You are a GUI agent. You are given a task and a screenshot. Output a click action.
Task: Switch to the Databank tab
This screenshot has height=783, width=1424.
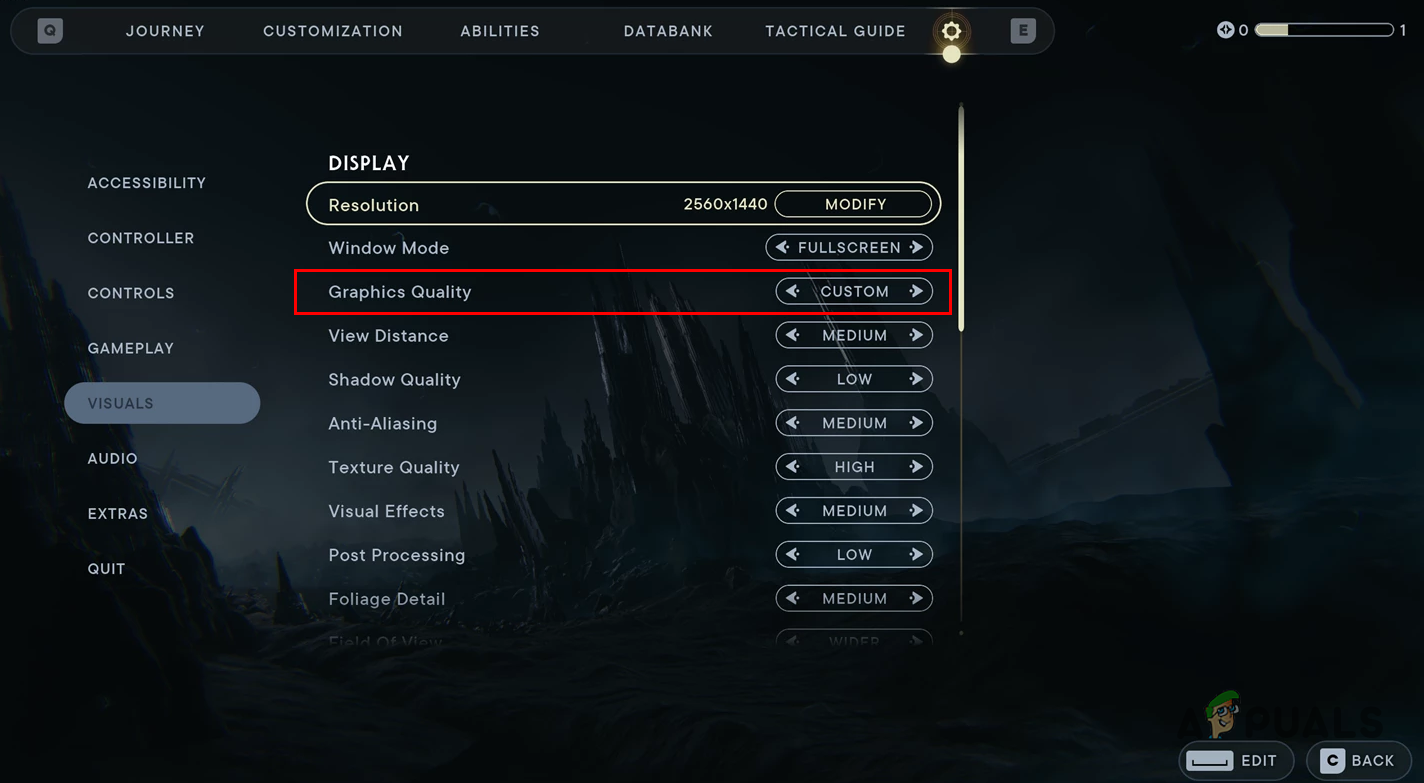coord(668,31)
